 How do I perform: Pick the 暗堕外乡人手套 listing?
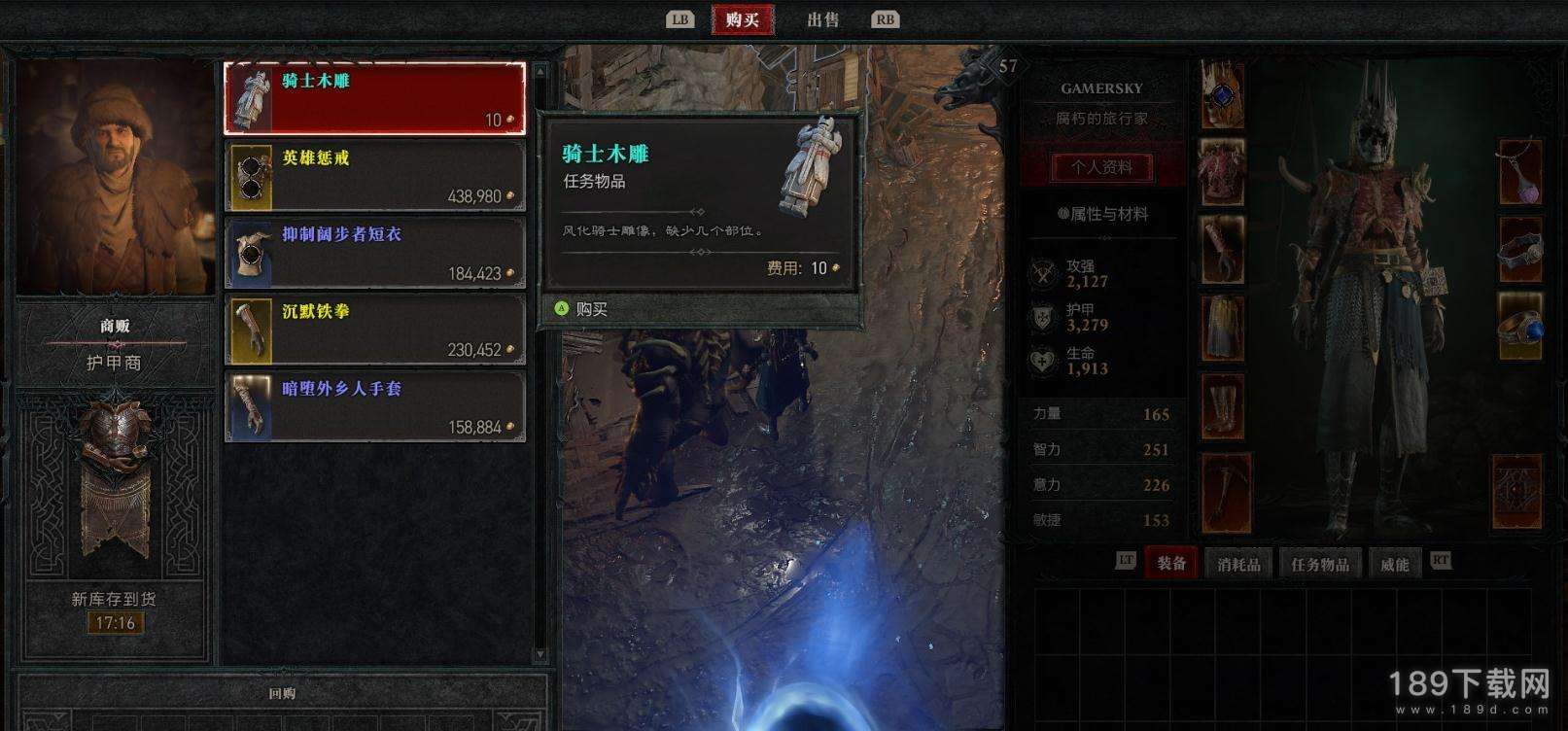(375, 406)
